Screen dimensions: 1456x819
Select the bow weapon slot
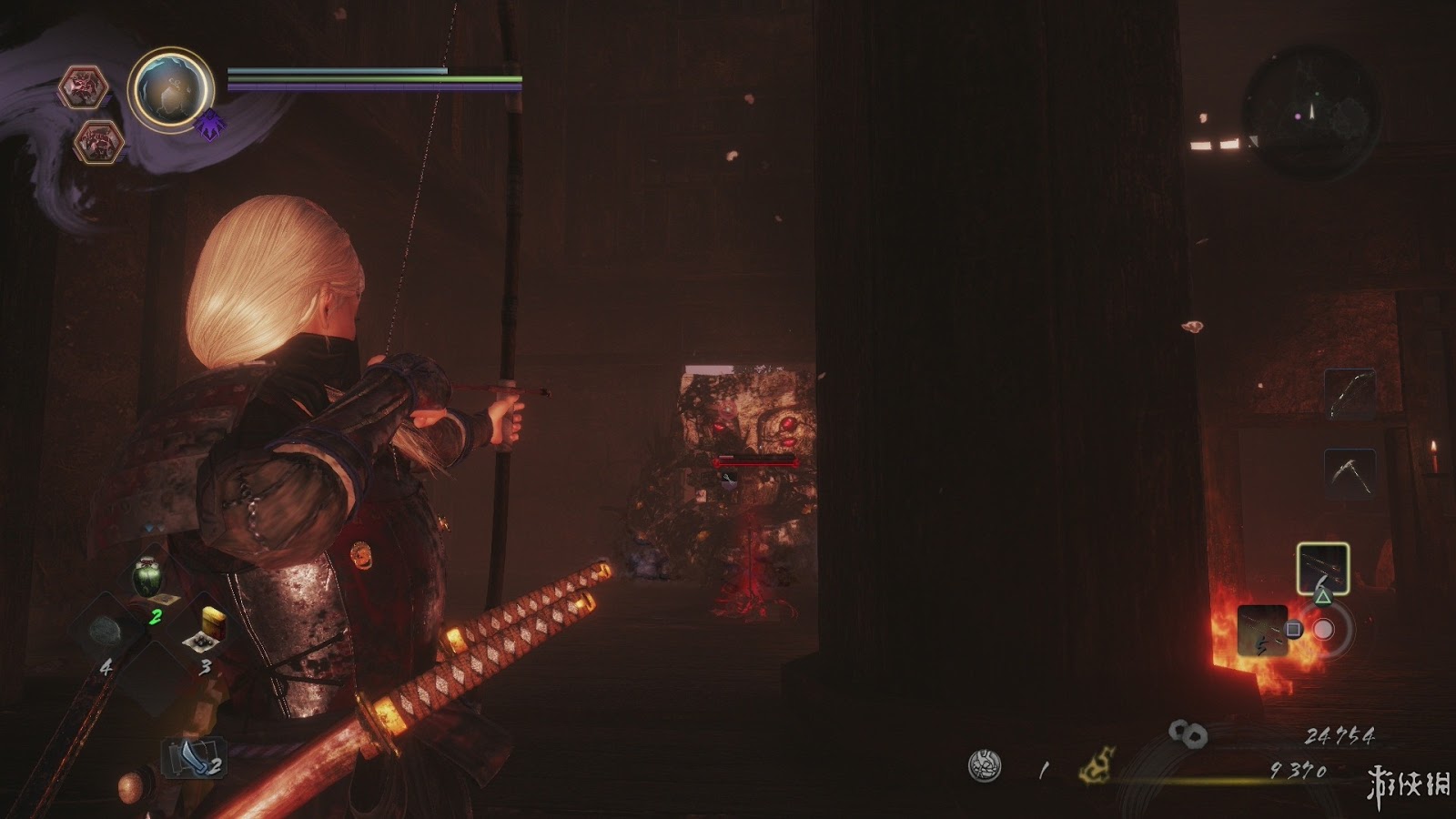tap(1349, 393)
